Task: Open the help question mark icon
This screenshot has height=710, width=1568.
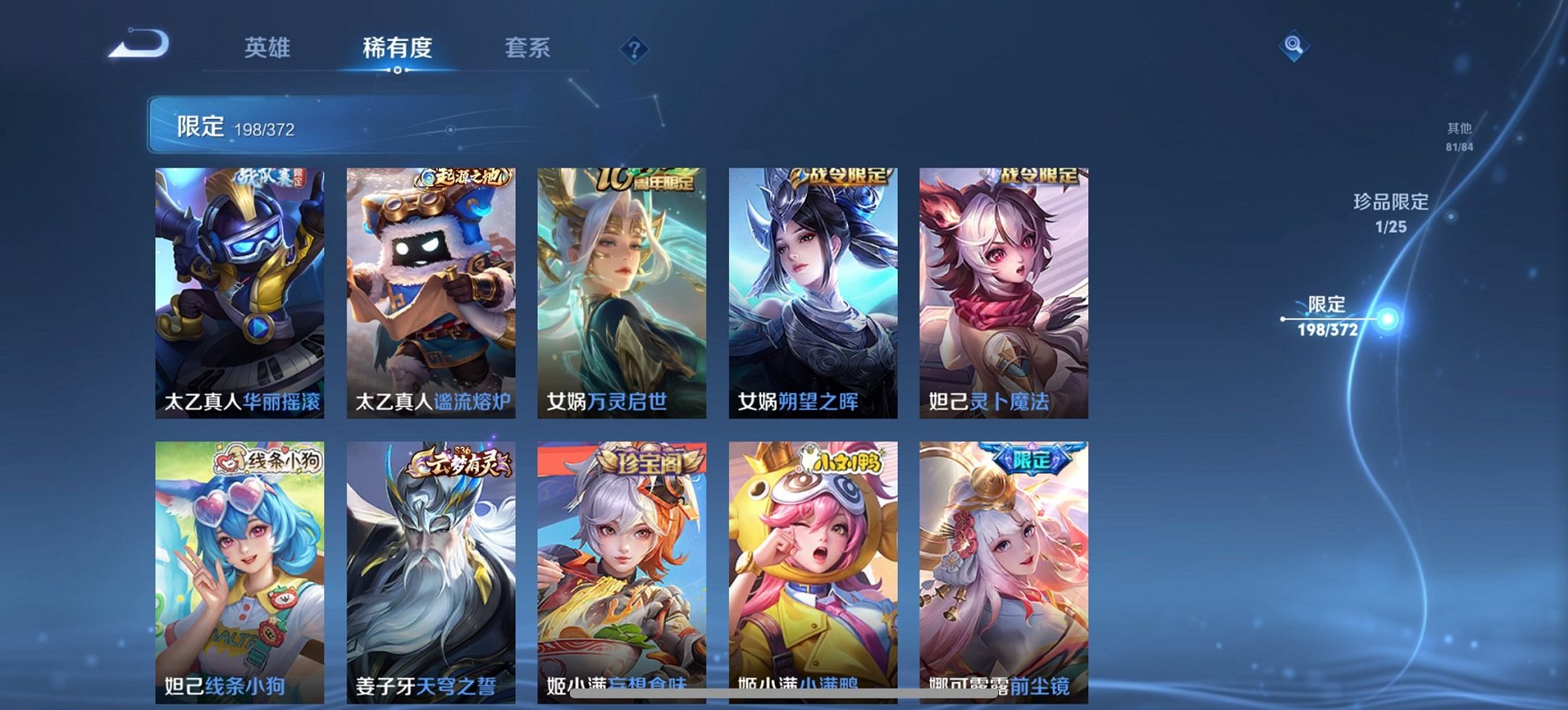Action: (633, 50)
